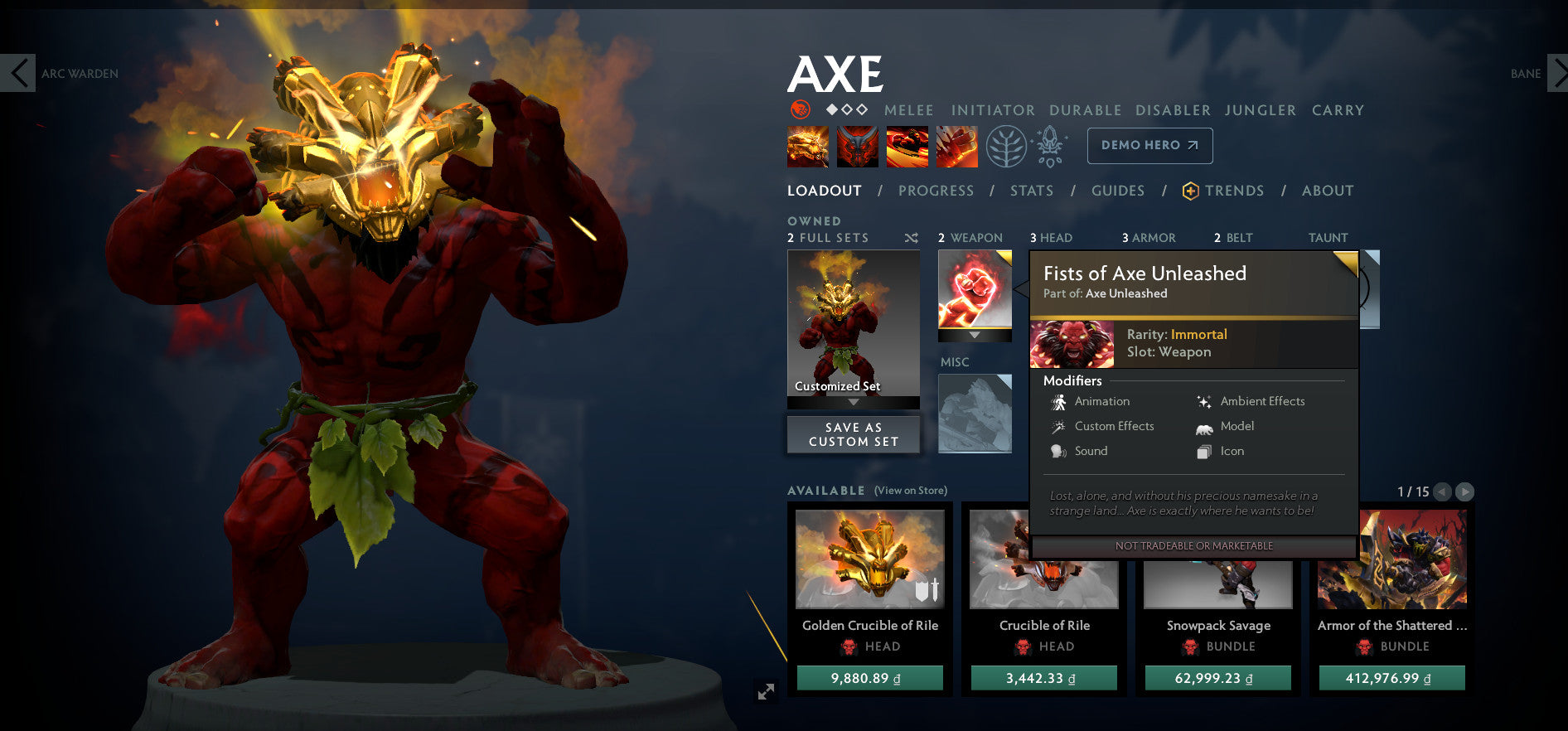Click SAVE AS CUSTOM SET
The width and height of the screenshot is (1568, 731).
(853, 433)
